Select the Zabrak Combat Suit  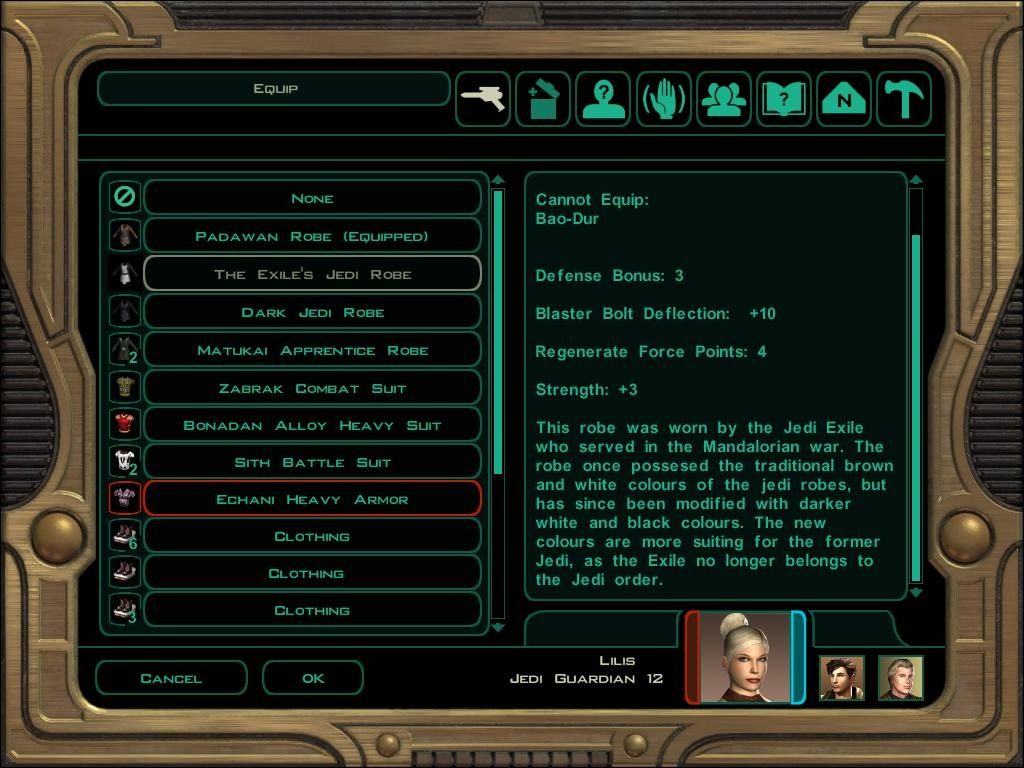coord(312,388)
